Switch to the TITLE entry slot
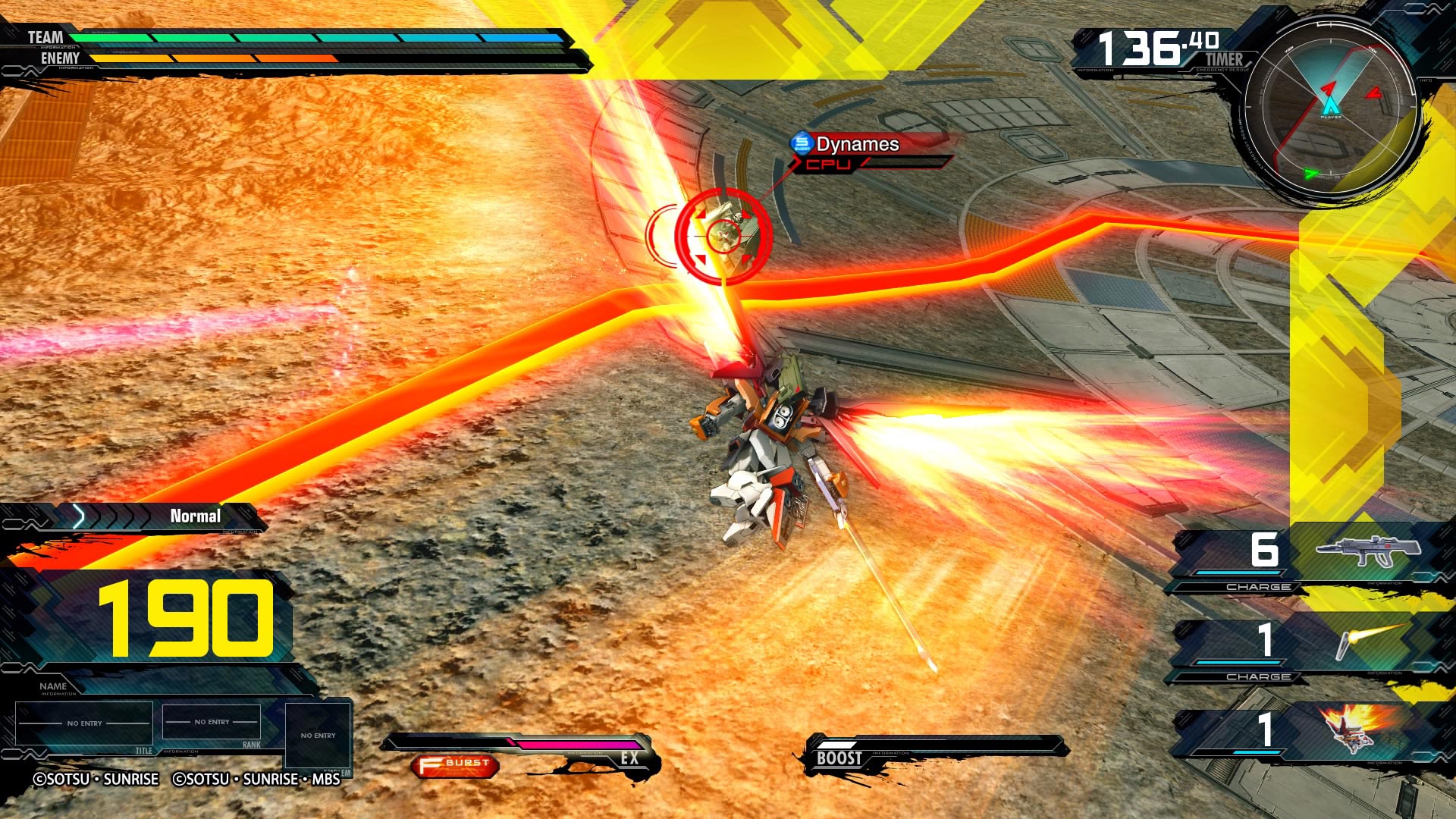Viewport: 1456px width, 819px height. [83, 721]
